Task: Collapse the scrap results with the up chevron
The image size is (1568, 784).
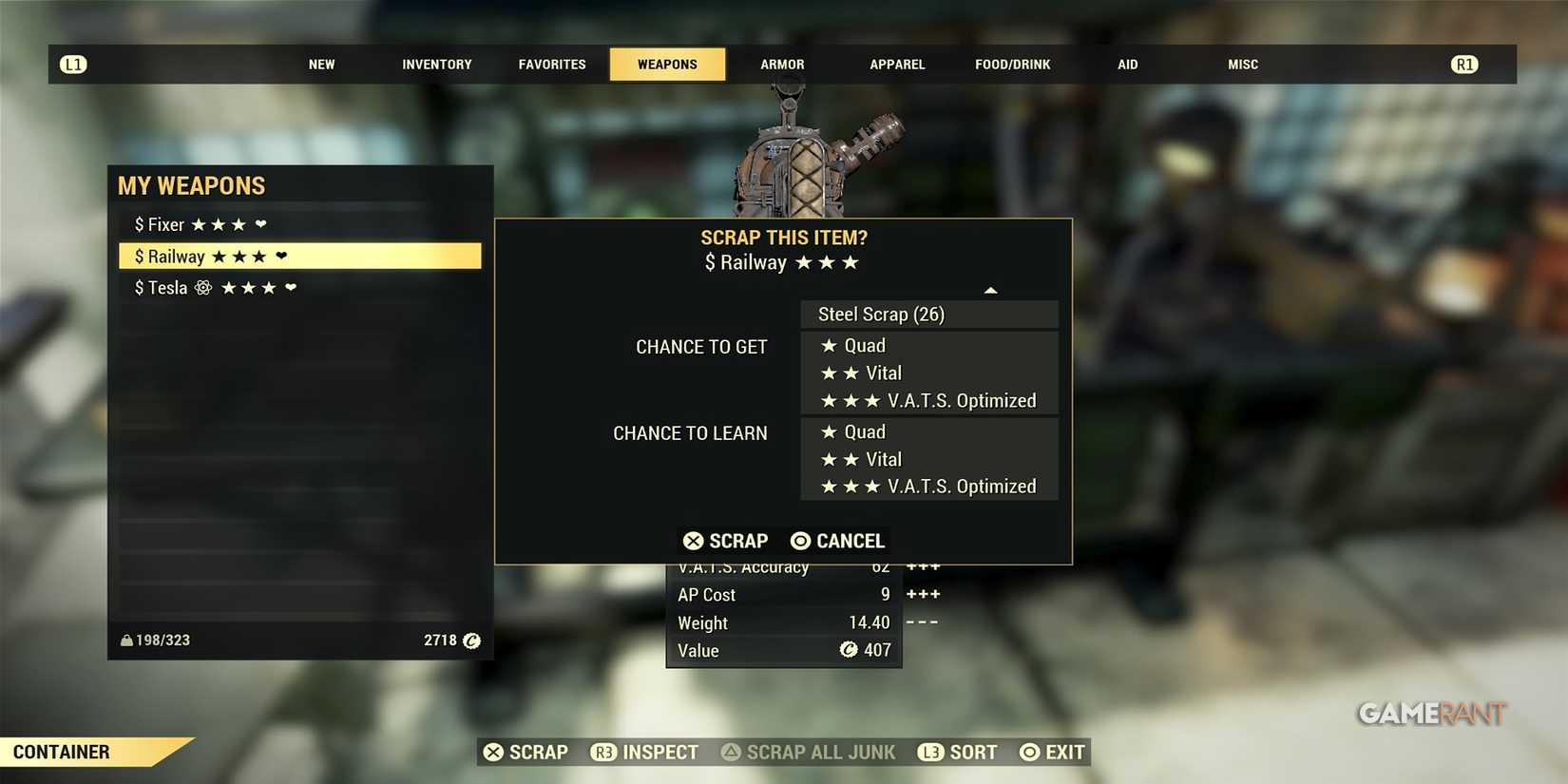Action: pyautogui.click(x=991, y=290)
